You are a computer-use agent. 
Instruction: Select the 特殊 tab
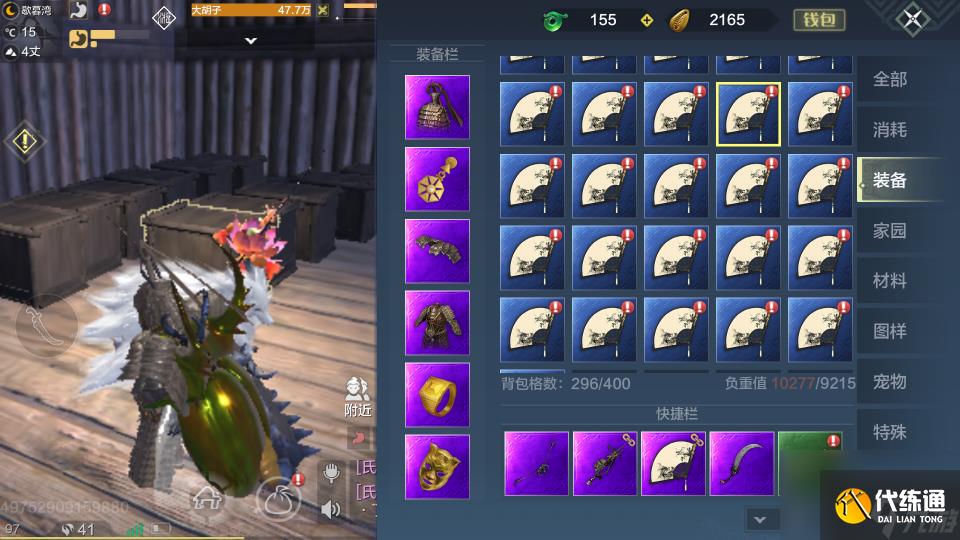(x=889, y=432)
